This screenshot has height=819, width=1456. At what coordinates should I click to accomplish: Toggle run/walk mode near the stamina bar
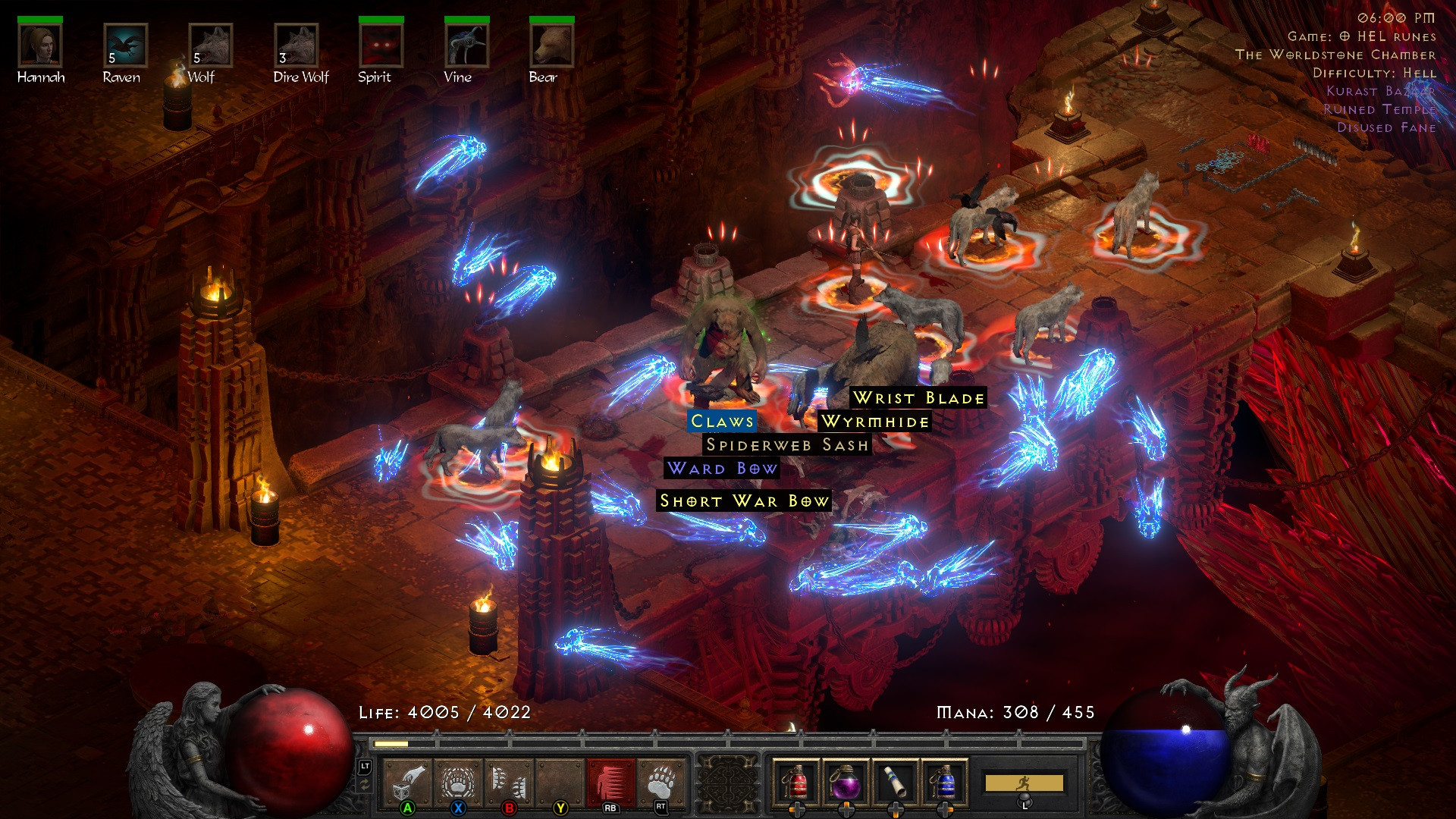pyautogui.click(x=1024, y=781)
